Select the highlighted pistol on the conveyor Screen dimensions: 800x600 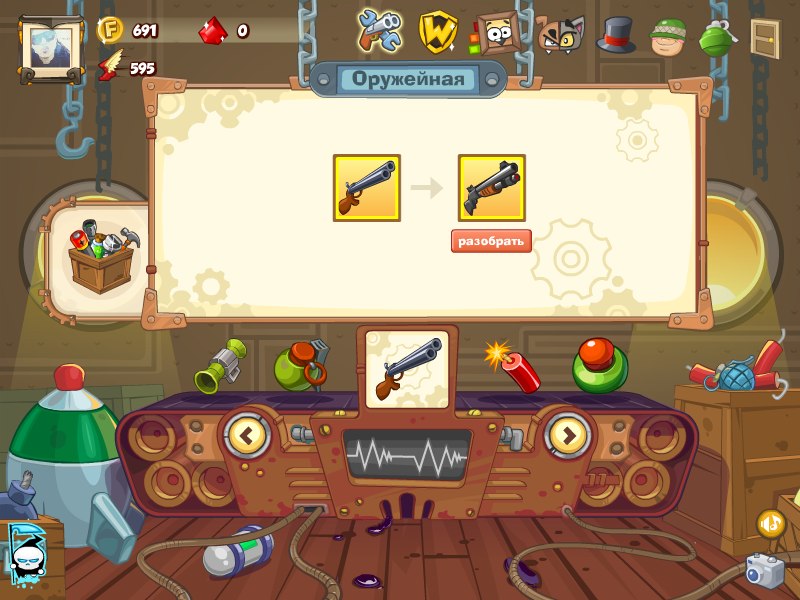[x=407, y=368]
